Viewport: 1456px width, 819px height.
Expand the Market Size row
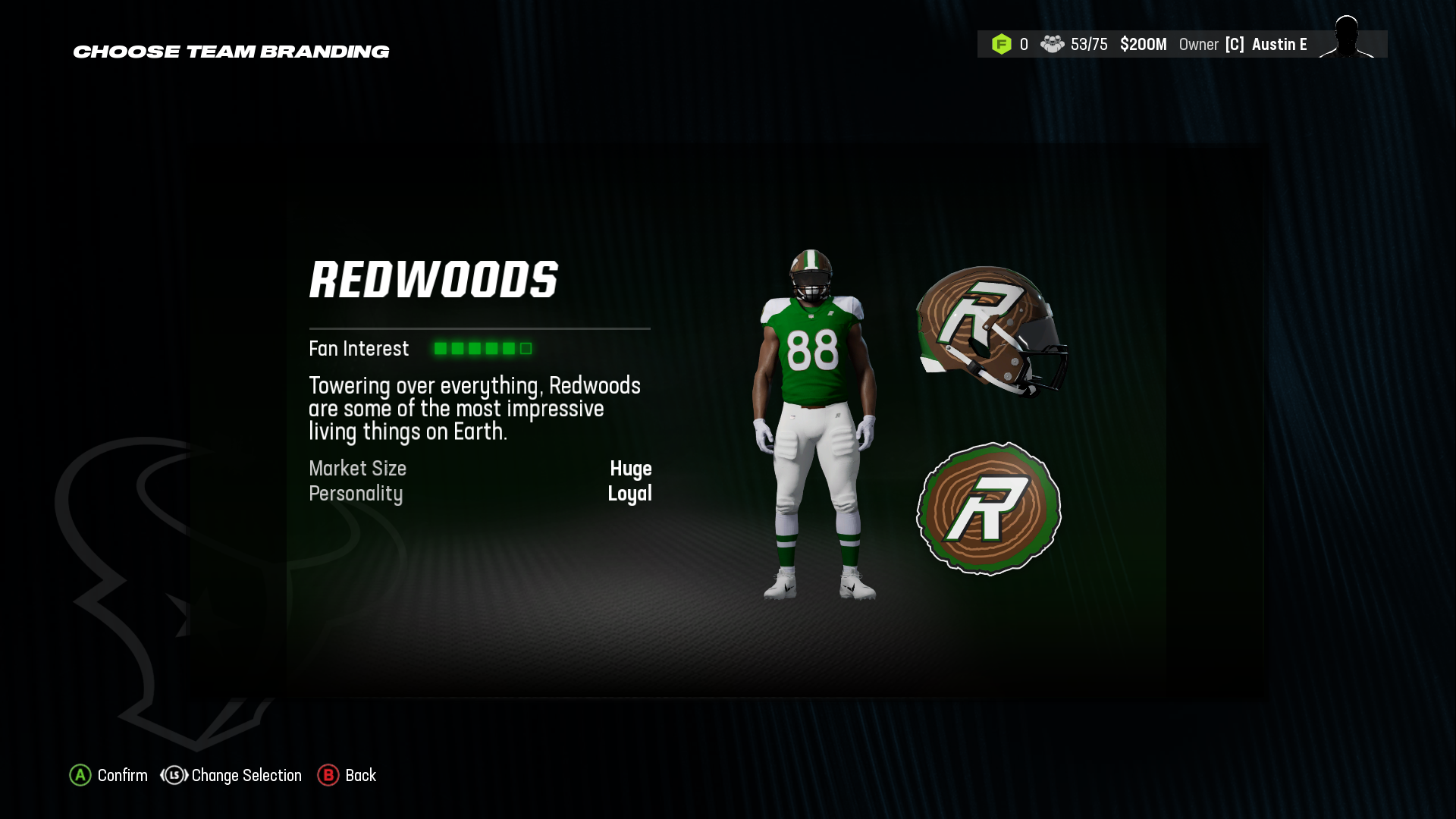click(356, 469)
